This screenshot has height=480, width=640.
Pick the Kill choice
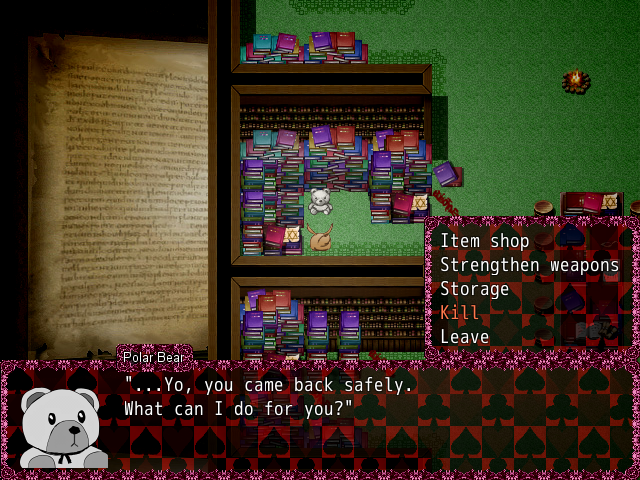tap(460, 313)
